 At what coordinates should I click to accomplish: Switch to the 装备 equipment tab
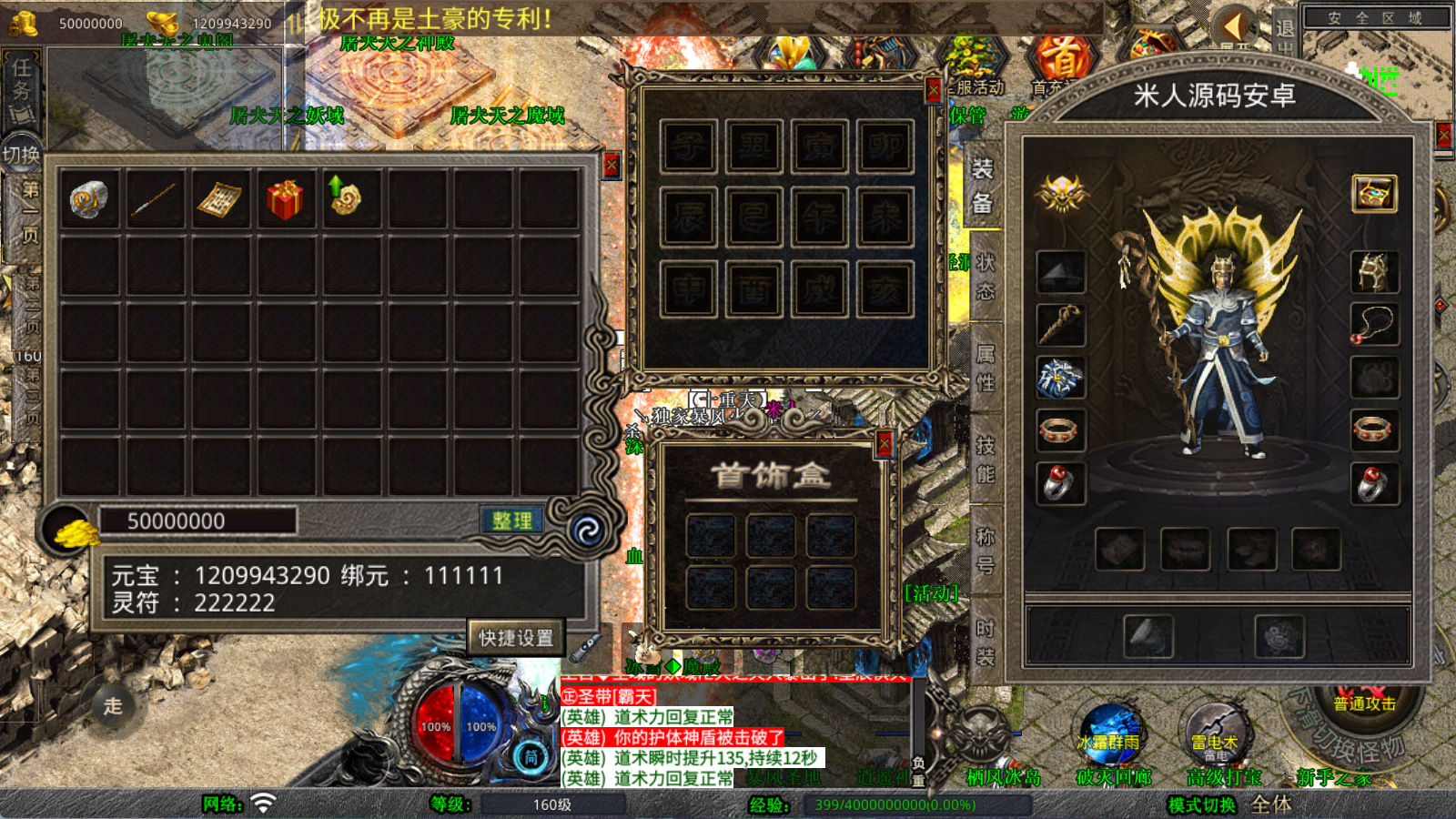click(983, 185)
